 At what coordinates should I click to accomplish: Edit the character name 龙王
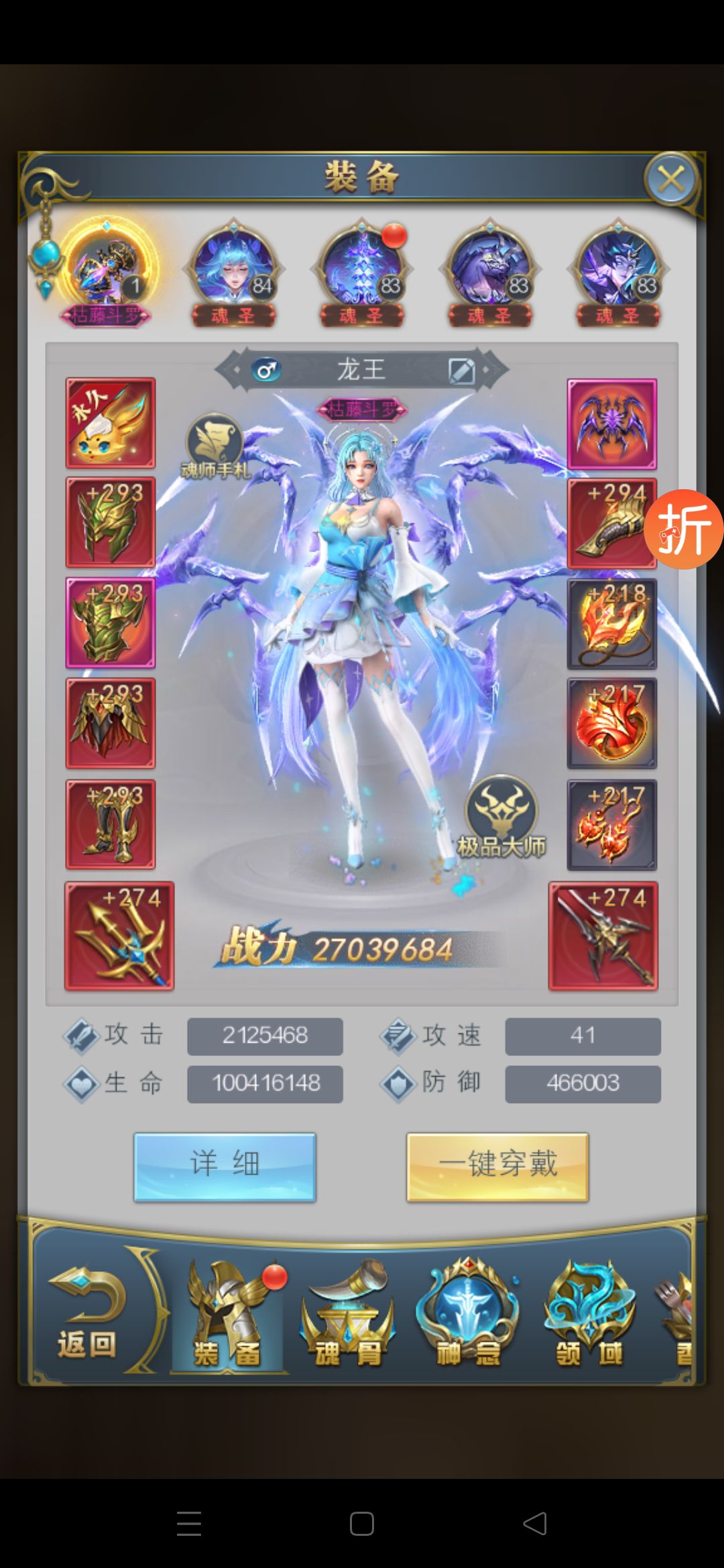(461, 370)
